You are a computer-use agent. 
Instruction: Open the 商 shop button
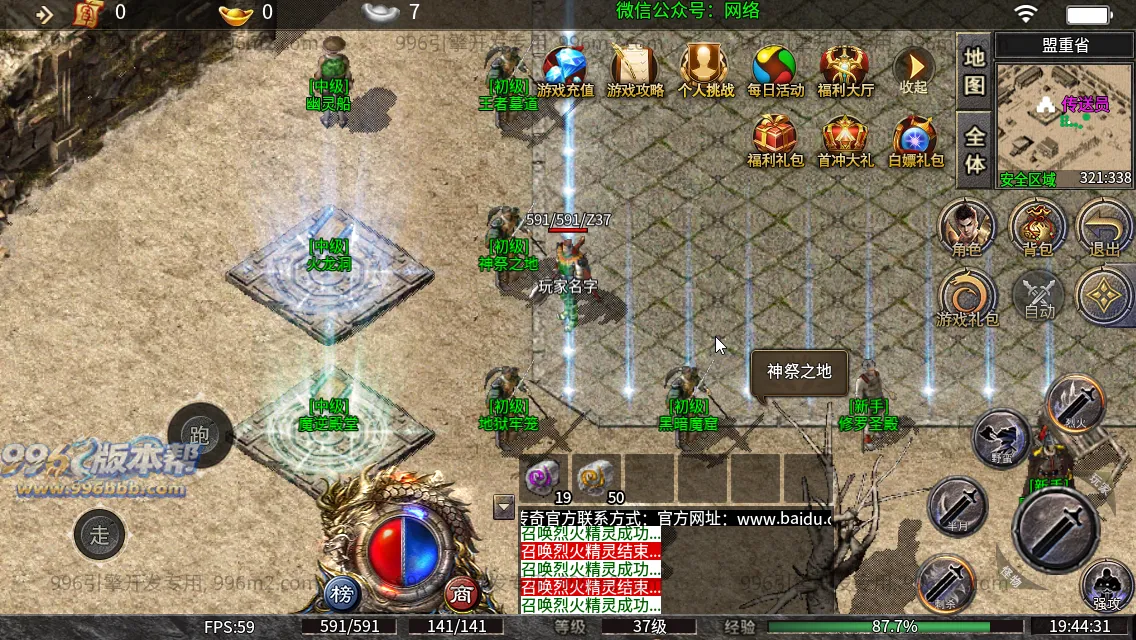[461, 594]
